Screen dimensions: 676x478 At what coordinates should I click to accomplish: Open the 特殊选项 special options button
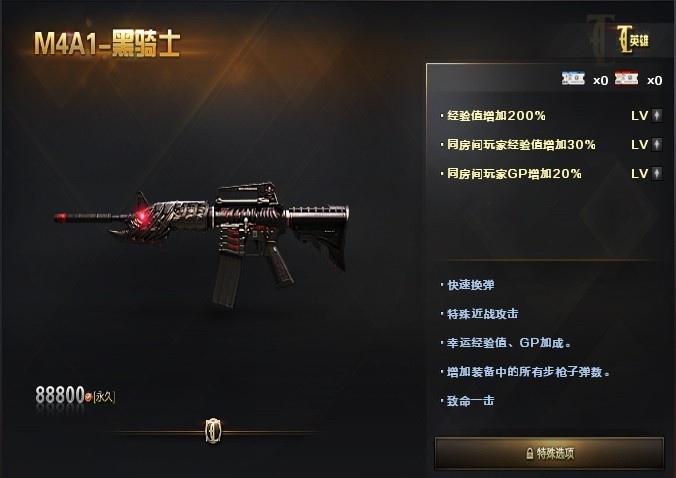tap(548, 452)
